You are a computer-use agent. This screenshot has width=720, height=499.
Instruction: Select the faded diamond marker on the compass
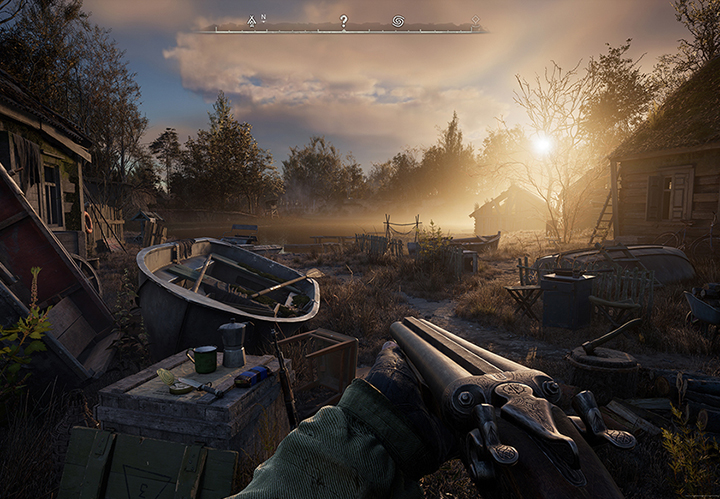(475, 19)
